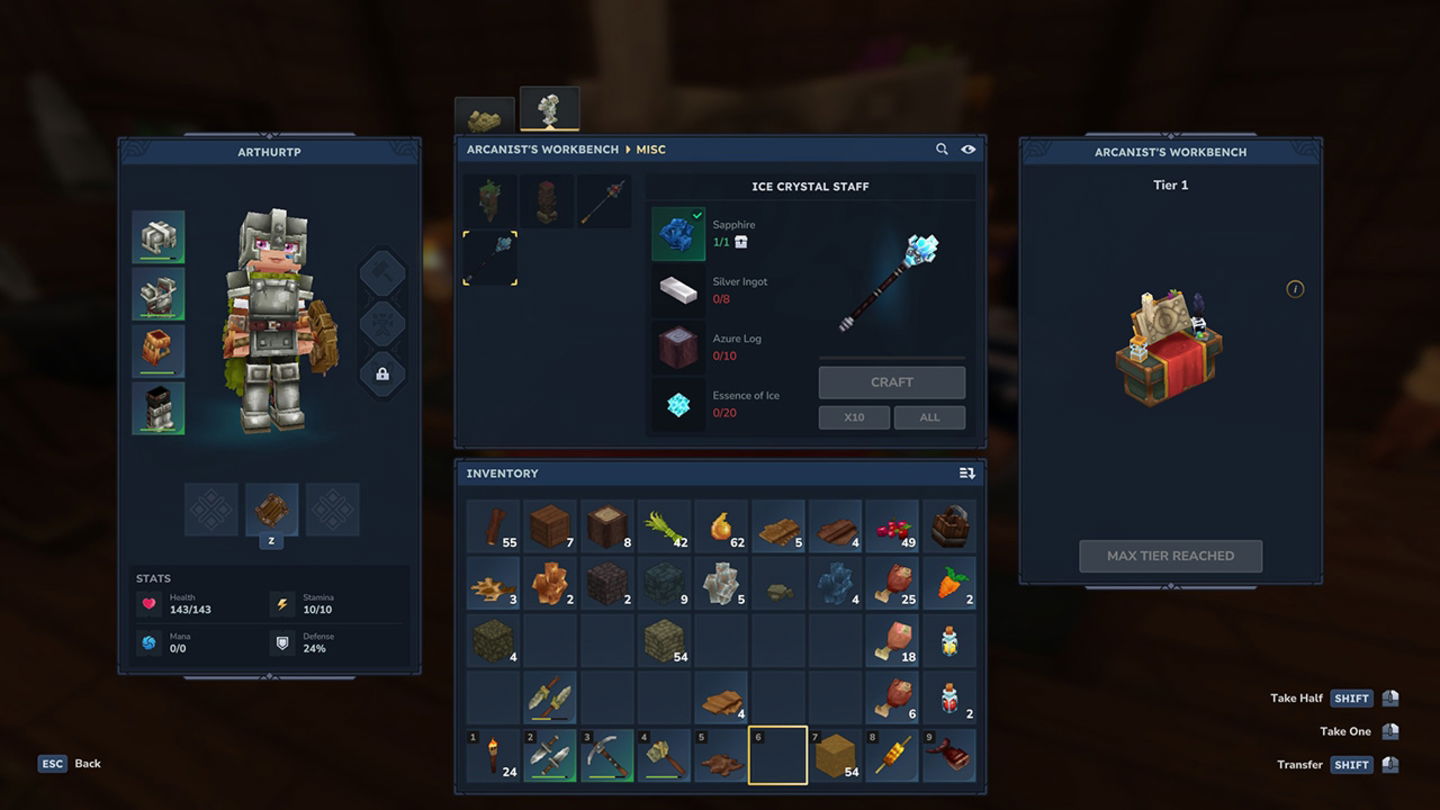Show workbench info via the i icon

[x=1295, y=289]
